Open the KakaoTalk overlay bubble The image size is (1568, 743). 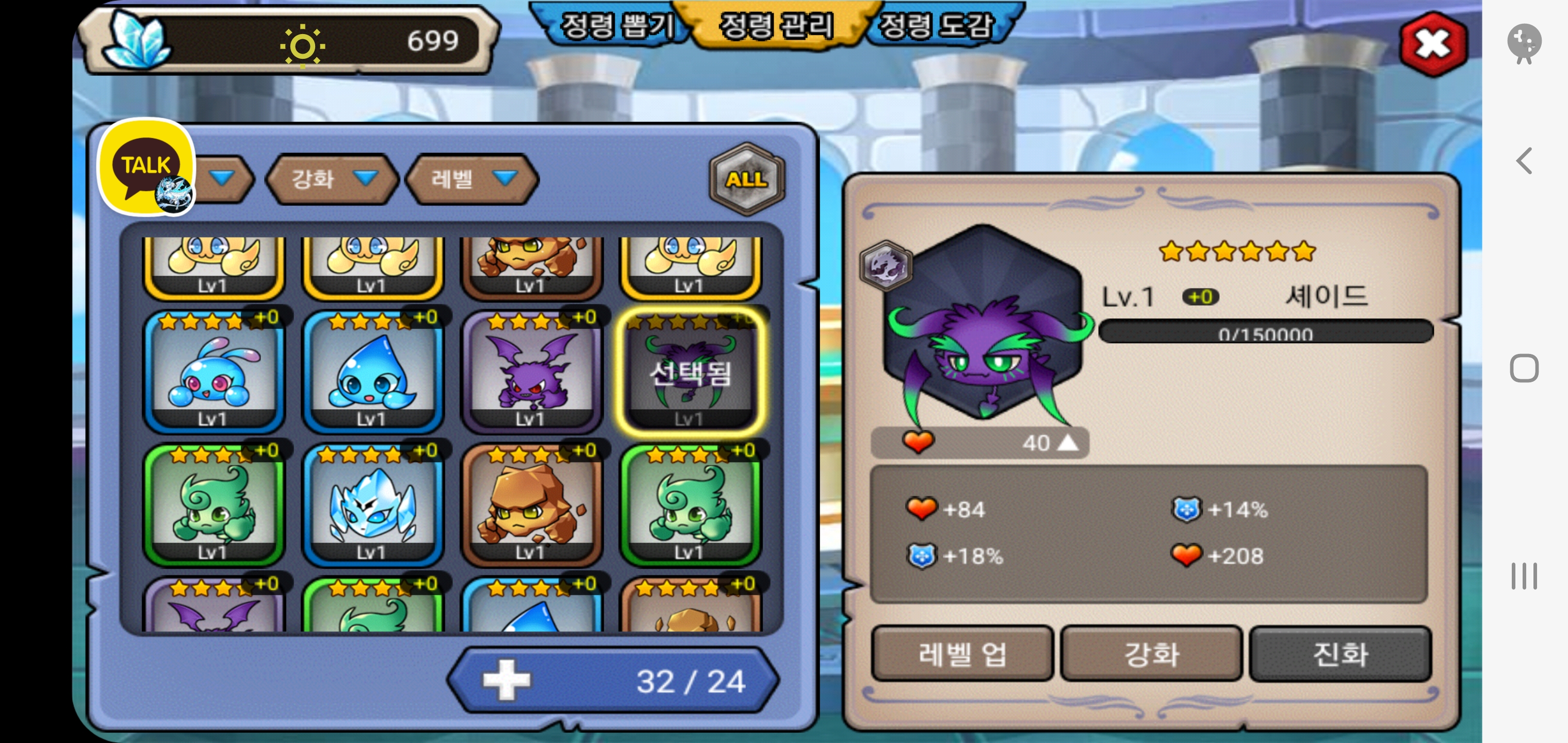pyautogui.click(x=146, y=167)
